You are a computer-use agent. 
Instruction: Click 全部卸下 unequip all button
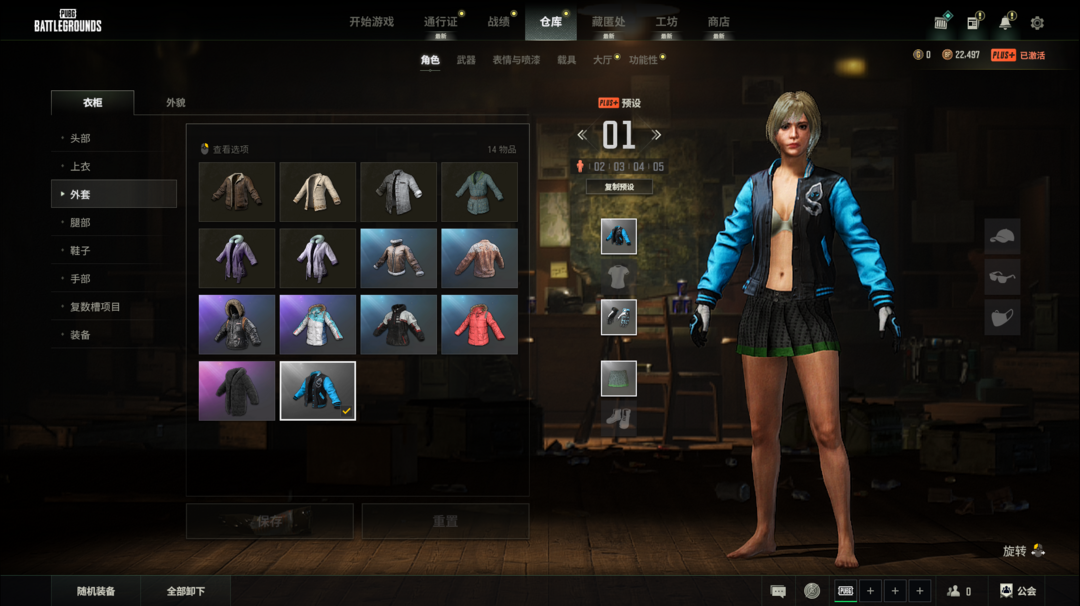(x=186, y=591)
